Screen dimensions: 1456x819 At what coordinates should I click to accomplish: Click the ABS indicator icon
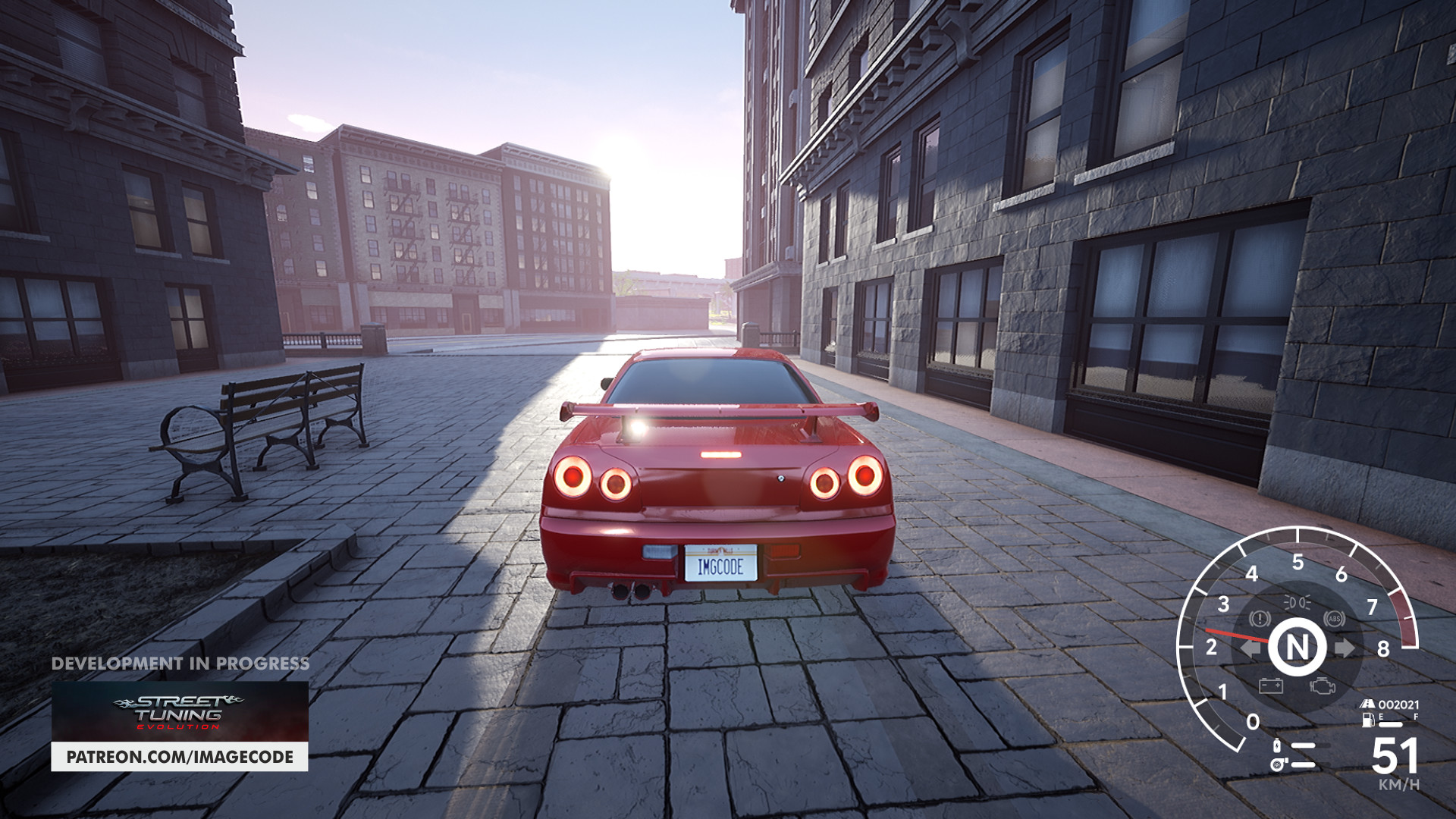tap(1333, 619)
